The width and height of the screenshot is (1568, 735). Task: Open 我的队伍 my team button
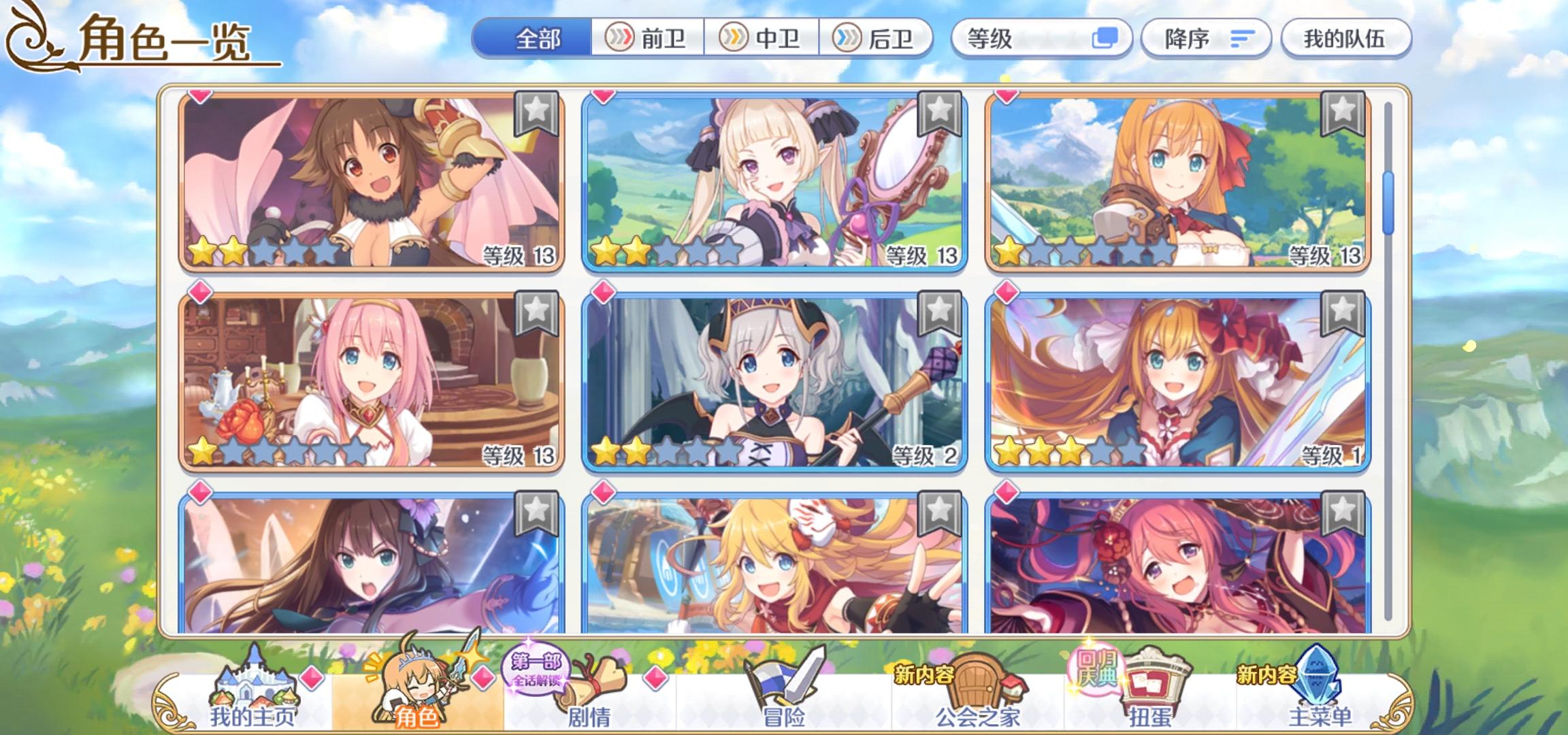[x=1346, y=39]
